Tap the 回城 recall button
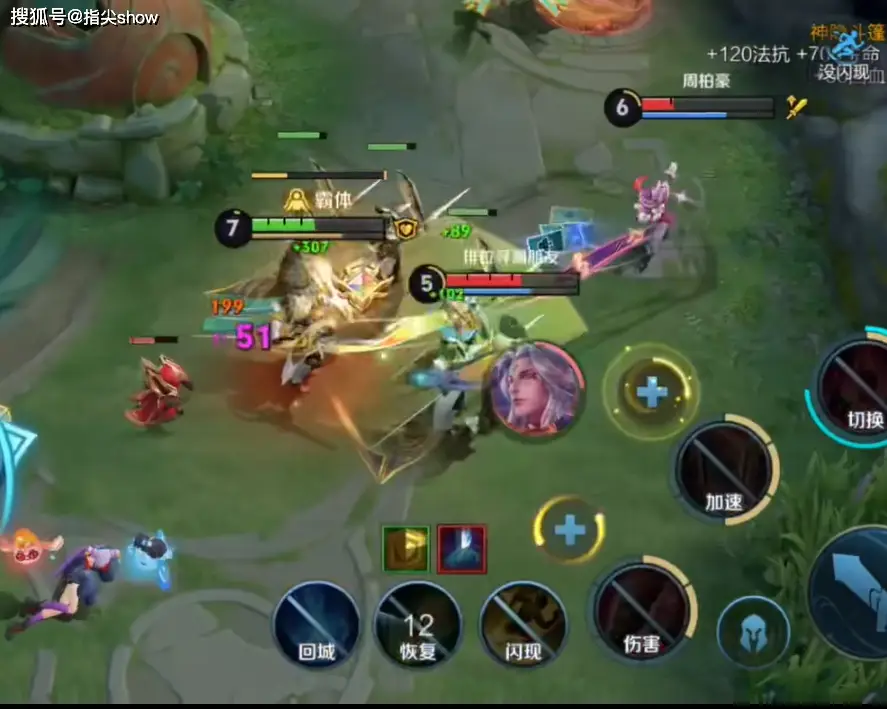The image size is (887, 709). coord(316,625)
